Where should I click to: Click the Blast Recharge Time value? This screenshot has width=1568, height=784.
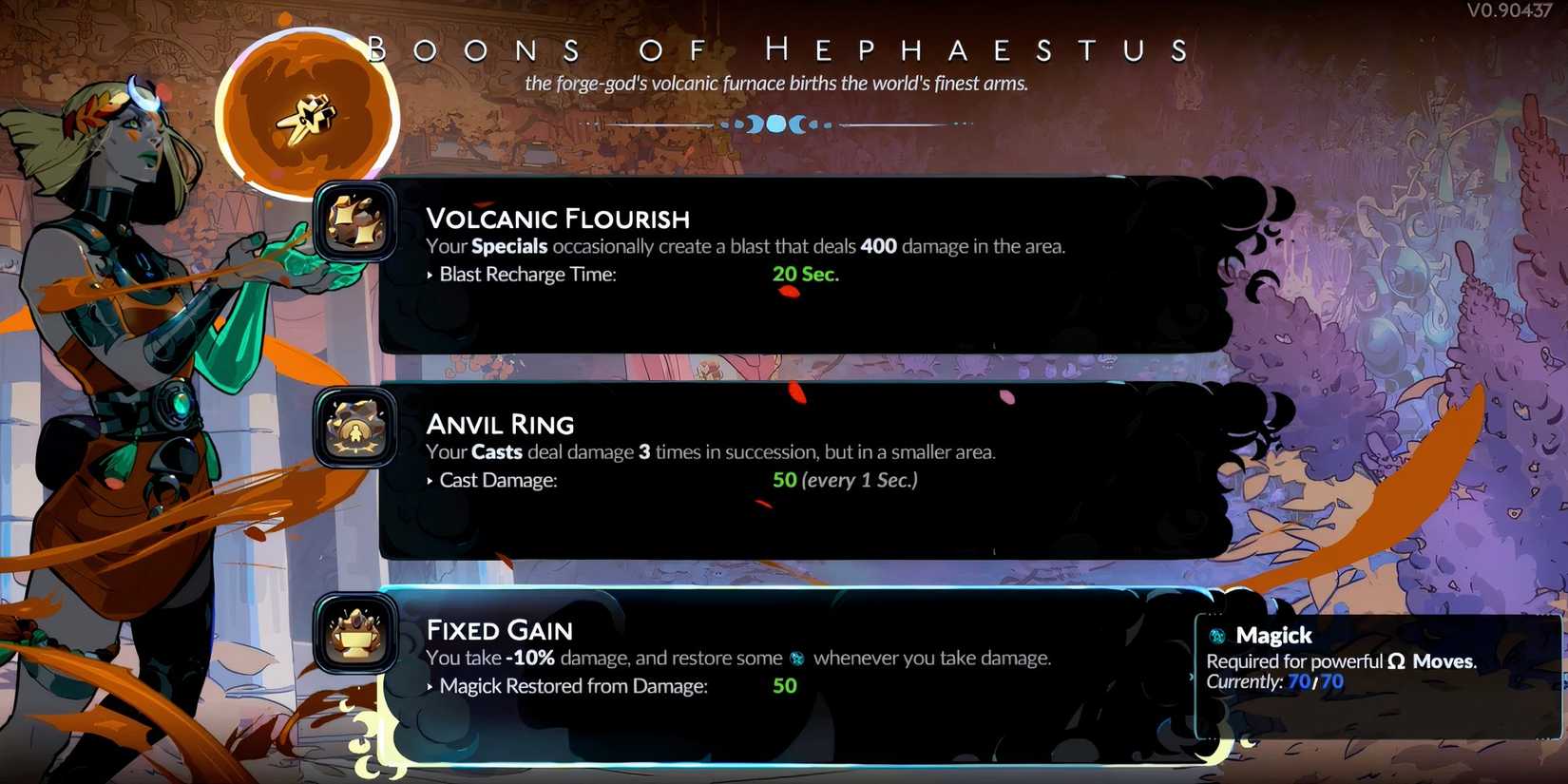coord(805,274)
